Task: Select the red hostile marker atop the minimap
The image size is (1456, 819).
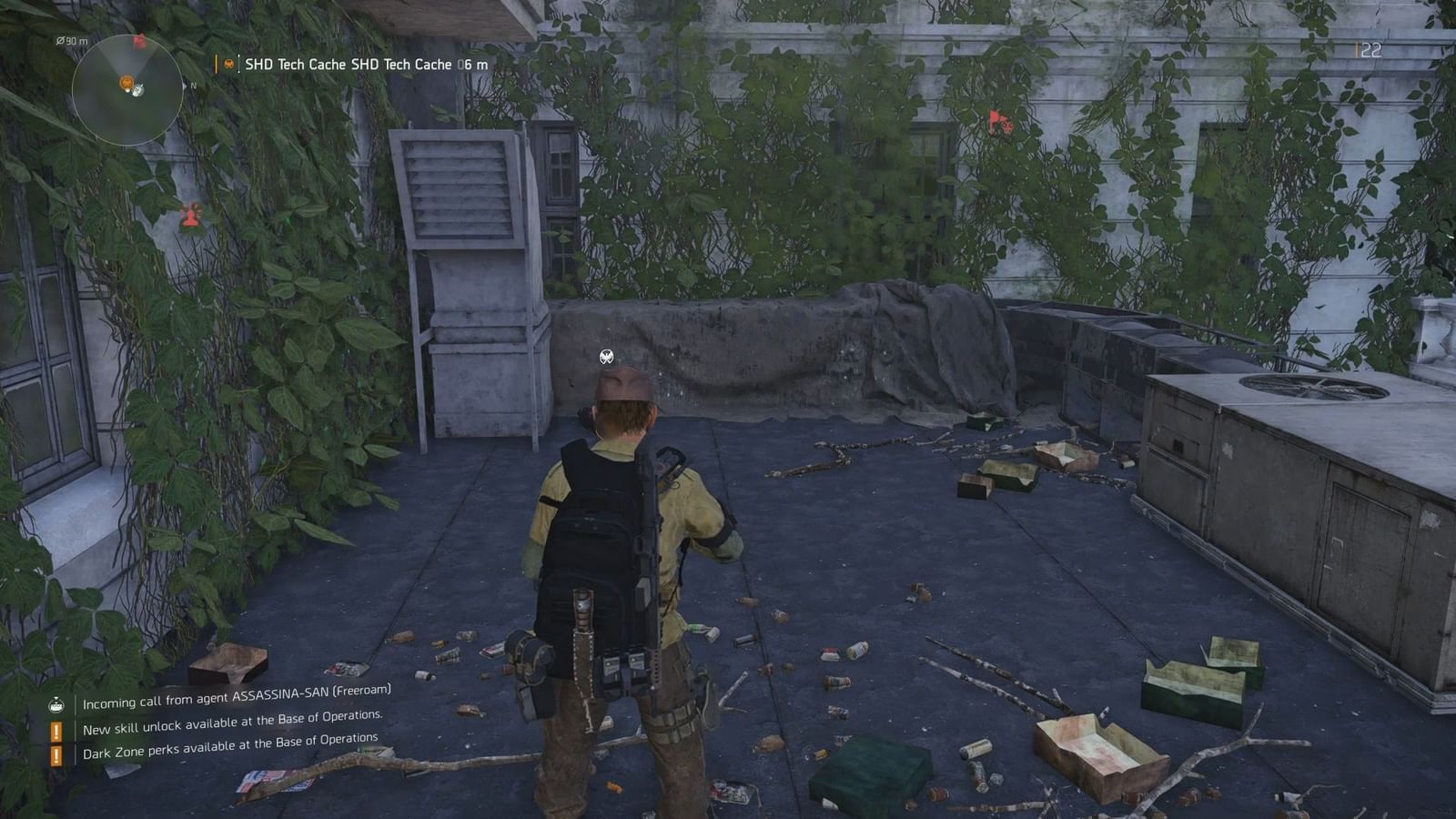Action: tap(139, 40)
